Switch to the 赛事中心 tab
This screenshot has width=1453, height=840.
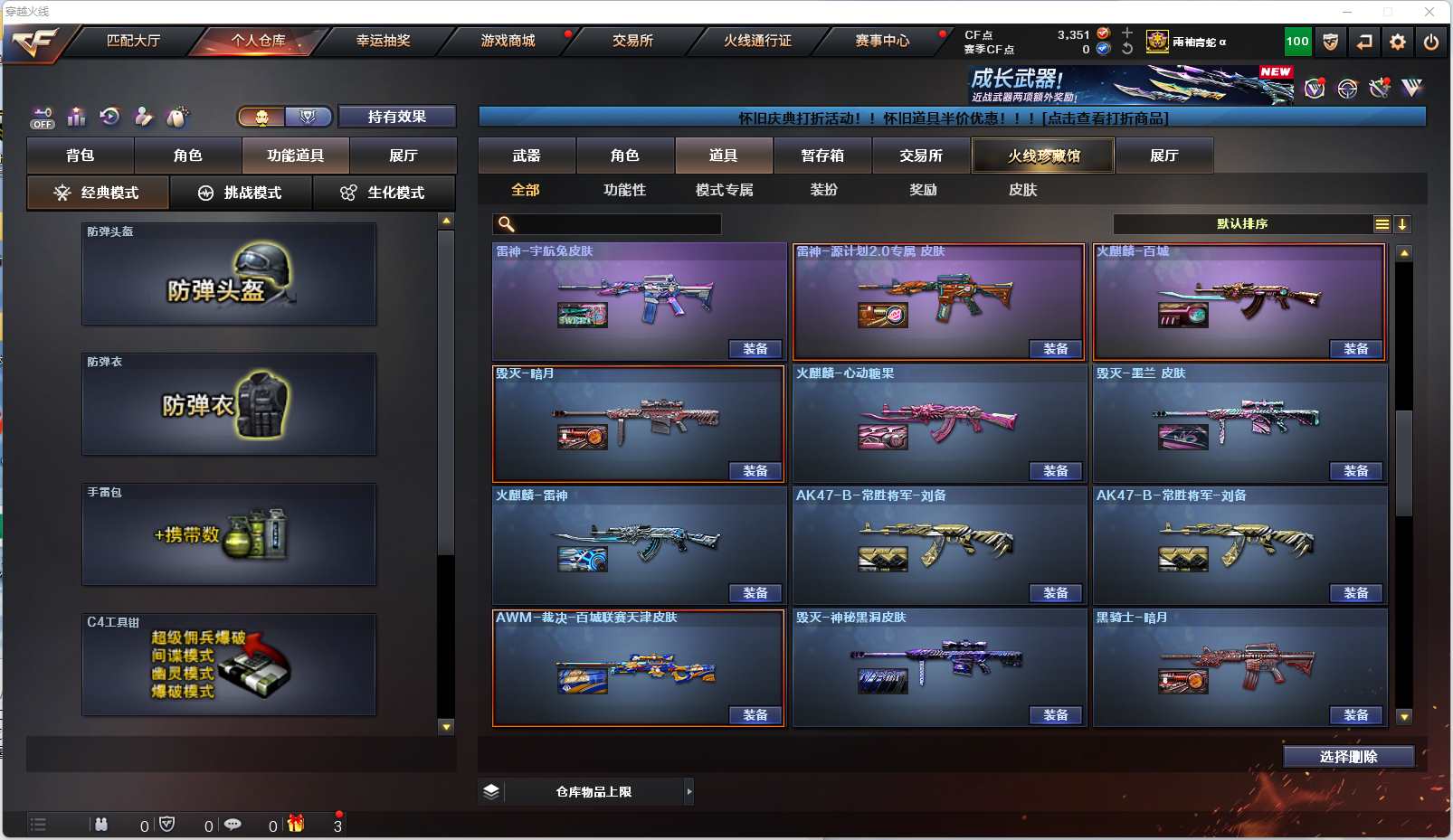882,41
